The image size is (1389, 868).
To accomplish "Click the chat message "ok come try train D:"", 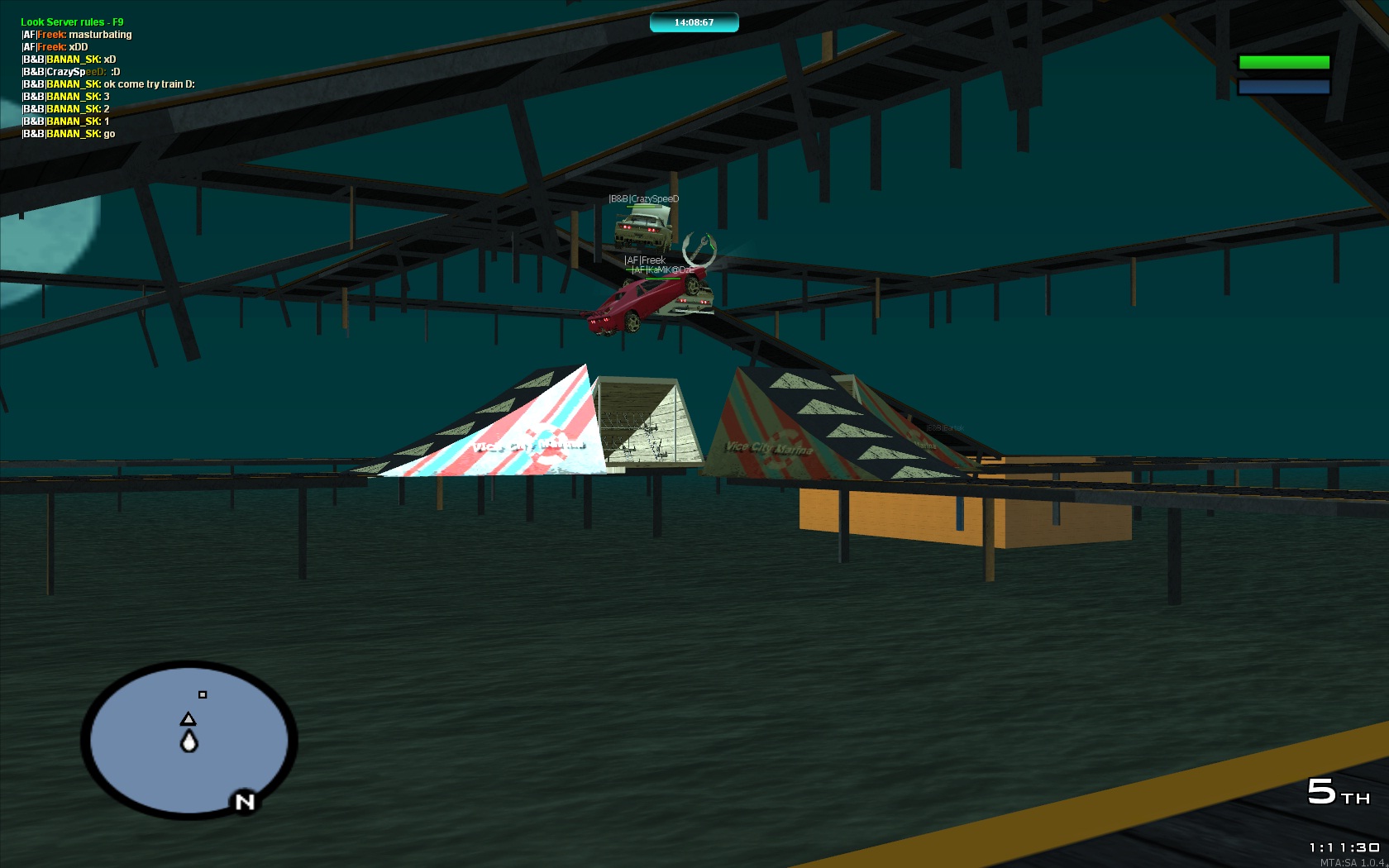I will 149,84.
